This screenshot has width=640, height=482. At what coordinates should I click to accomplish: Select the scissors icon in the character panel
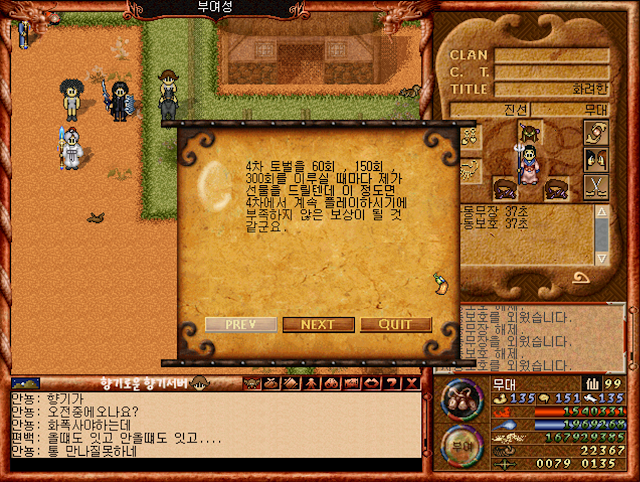(597, 187)
